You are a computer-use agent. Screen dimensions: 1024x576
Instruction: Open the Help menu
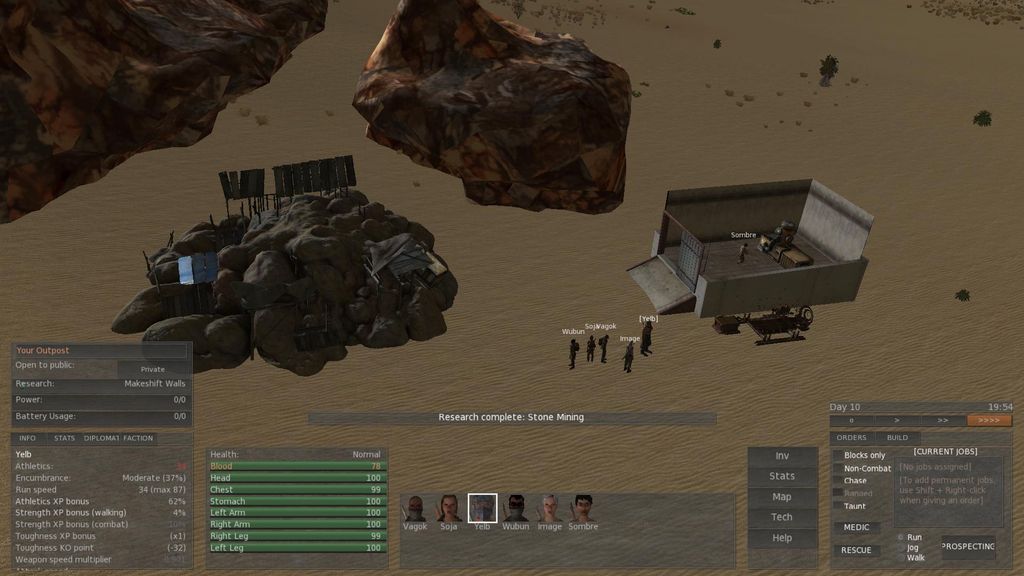click(782, 538)
